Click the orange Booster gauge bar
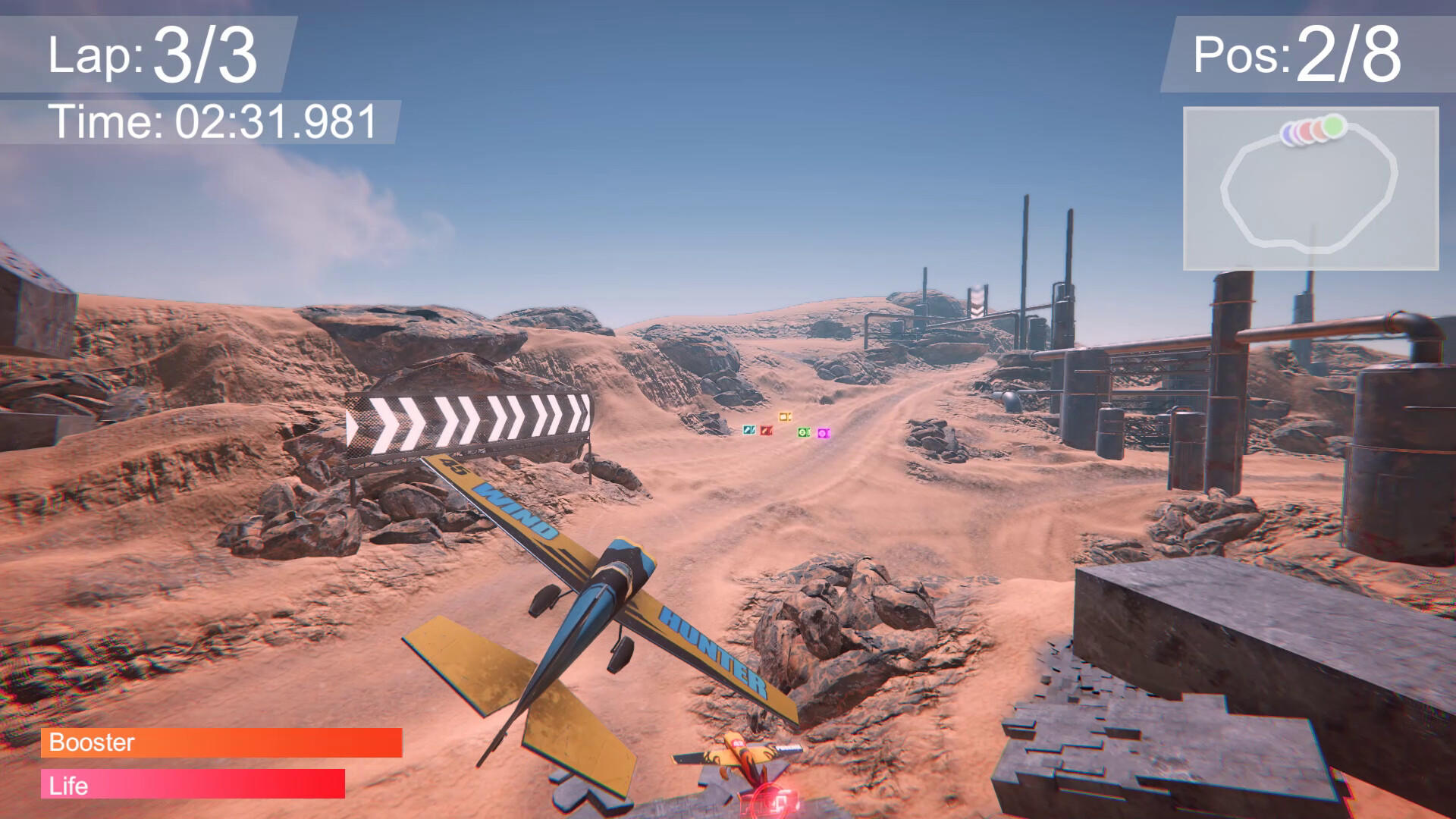1456x819 pixels. coord(220,744)
